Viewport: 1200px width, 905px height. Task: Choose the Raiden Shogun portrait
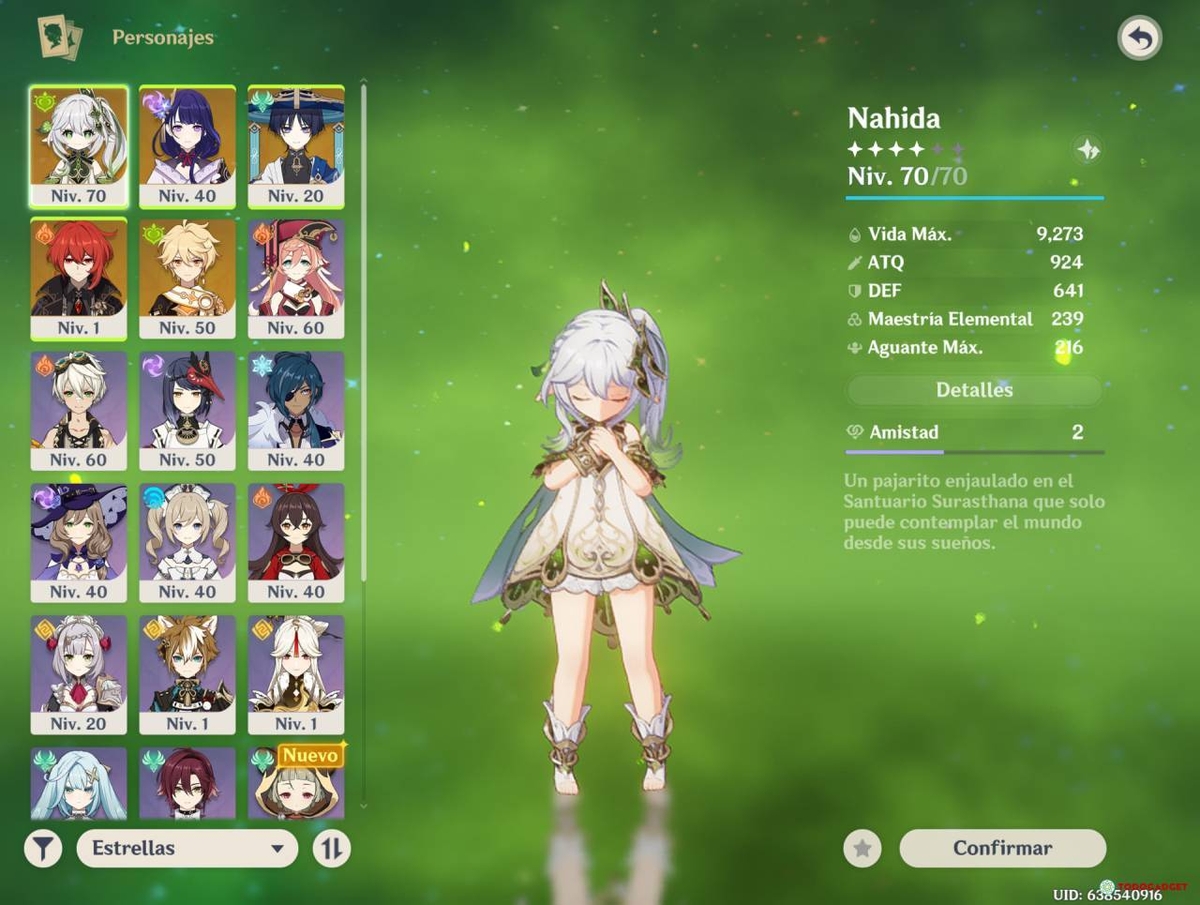click(x=187, y=146)
